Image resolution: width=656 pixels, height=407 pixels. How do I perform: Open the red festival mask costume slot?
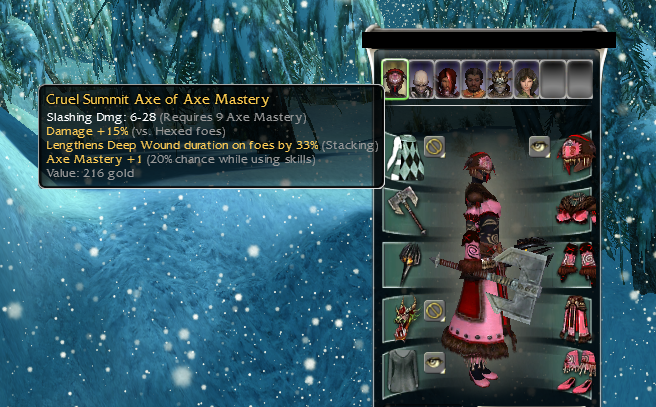click(404, 318)
